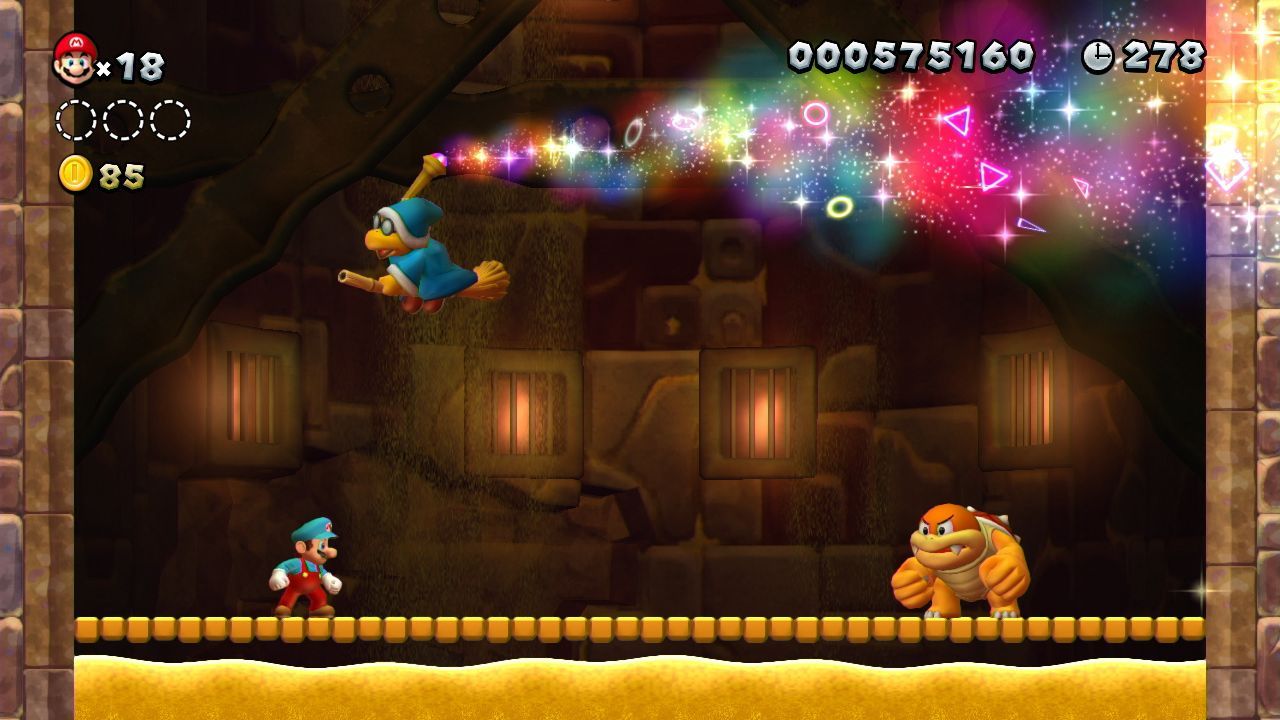Click the timer clock icon
1280x720 pixels.
tap(1097, 56)
